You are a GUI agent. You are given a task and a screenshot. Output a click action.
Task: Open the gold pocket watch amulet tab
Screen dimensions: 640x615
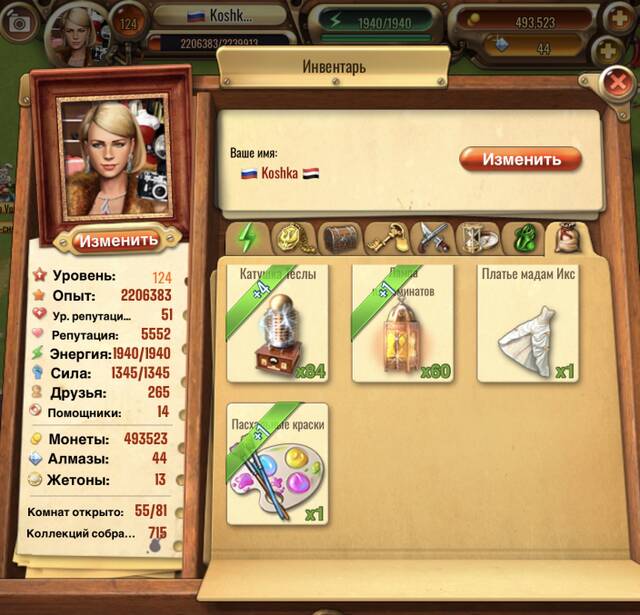tap(292, 238)
